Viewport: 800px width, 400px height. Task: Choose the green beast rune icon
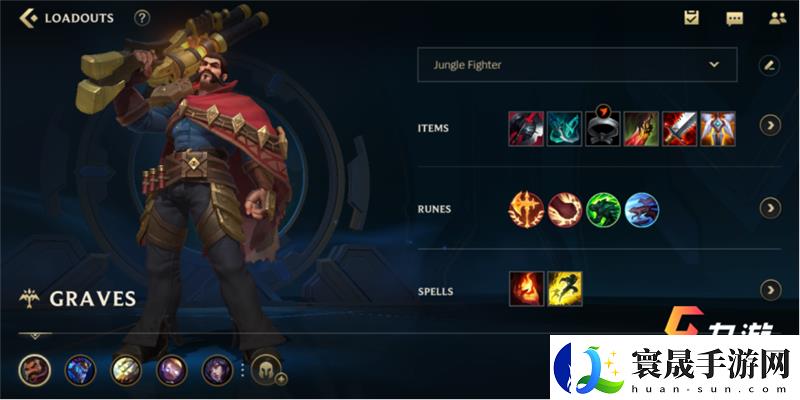(603, 209)
